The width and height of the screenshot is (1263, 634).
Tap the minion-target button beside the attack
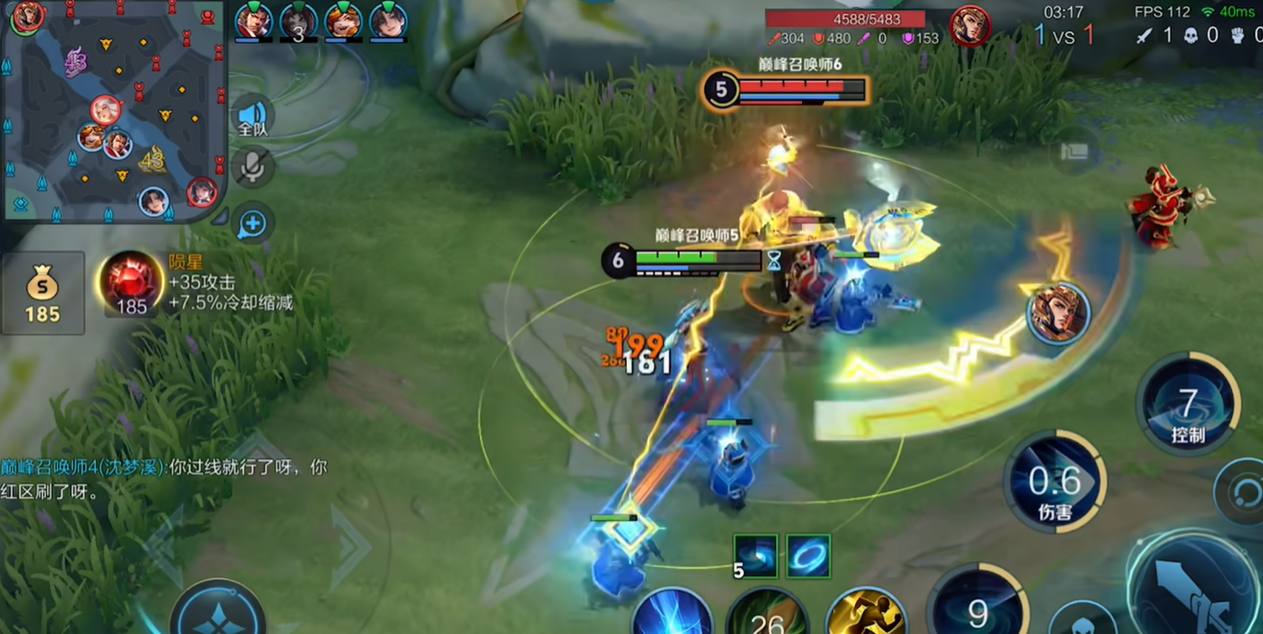coord(1084,620)
